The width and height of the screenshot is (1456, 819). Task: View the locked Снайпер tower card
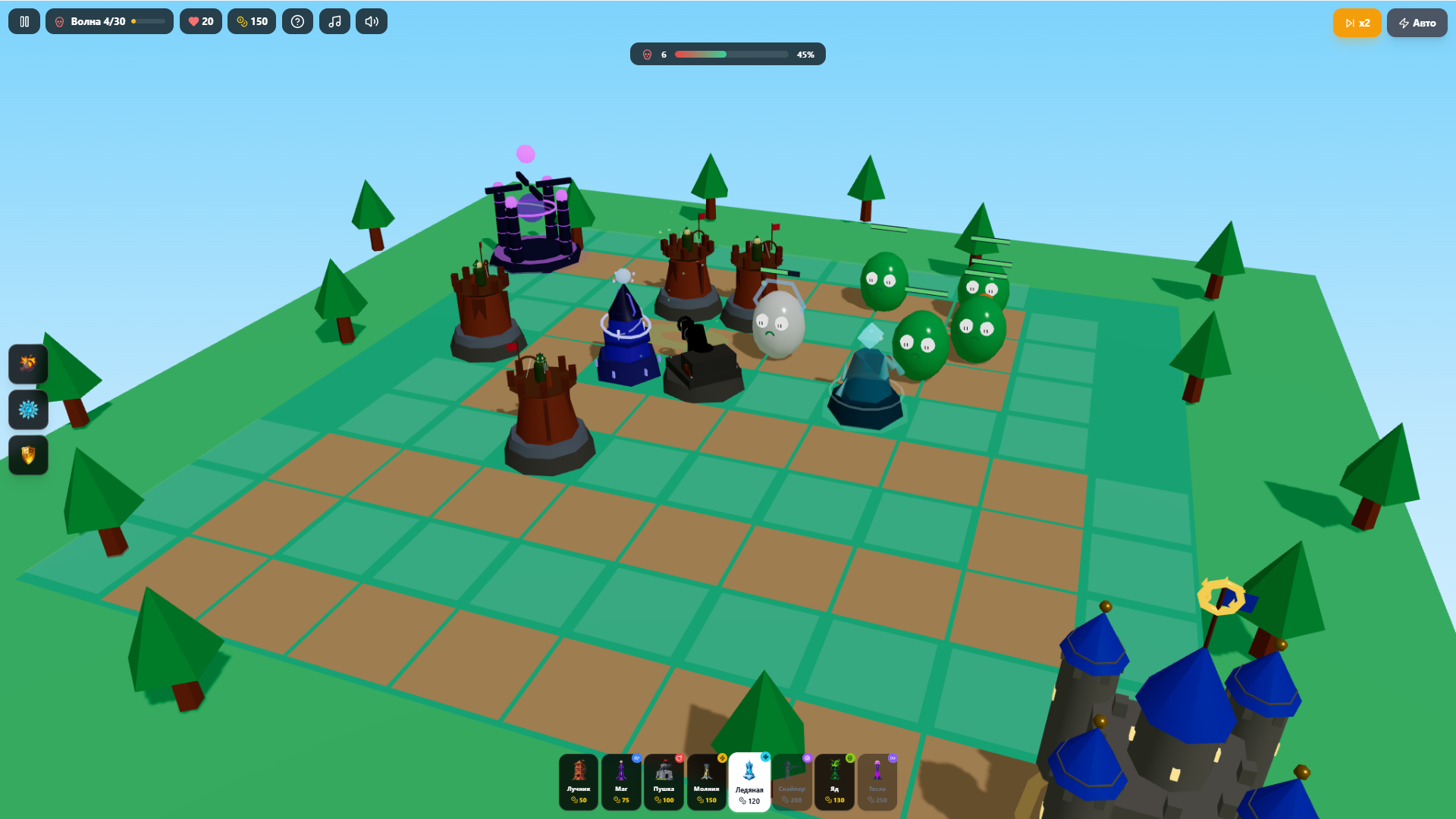pos(792,783)
